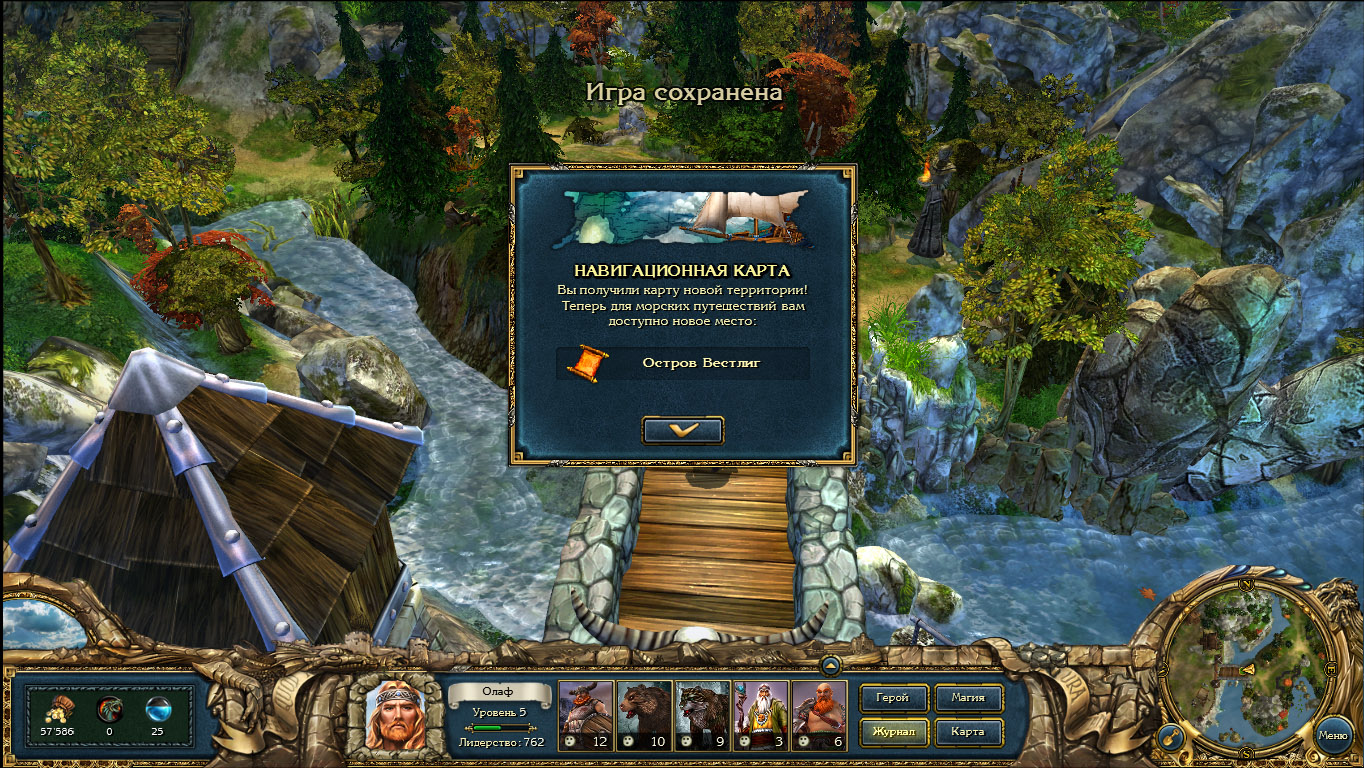The image size is (1364, 768).
Task: Open the Герой hero screen
Action: 892,698
